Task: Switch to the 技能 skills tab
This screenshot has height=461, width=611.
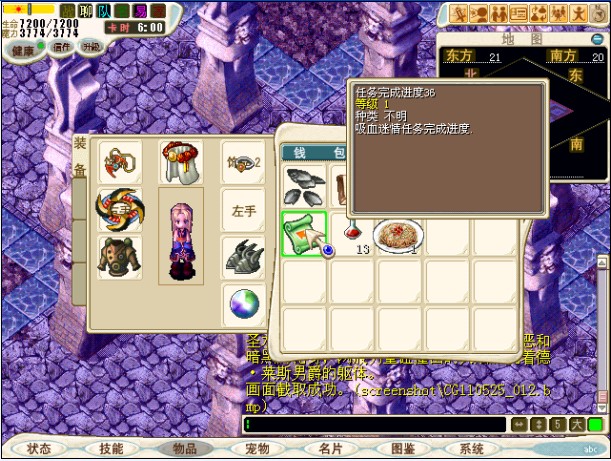Action: [112, 450]
